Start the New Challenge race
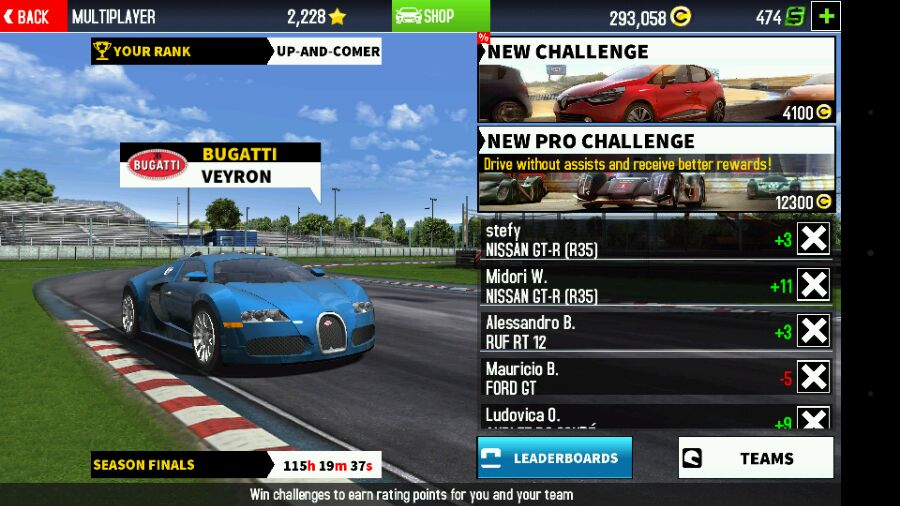This screenshot has width=900, height=506. coord(656,80)
